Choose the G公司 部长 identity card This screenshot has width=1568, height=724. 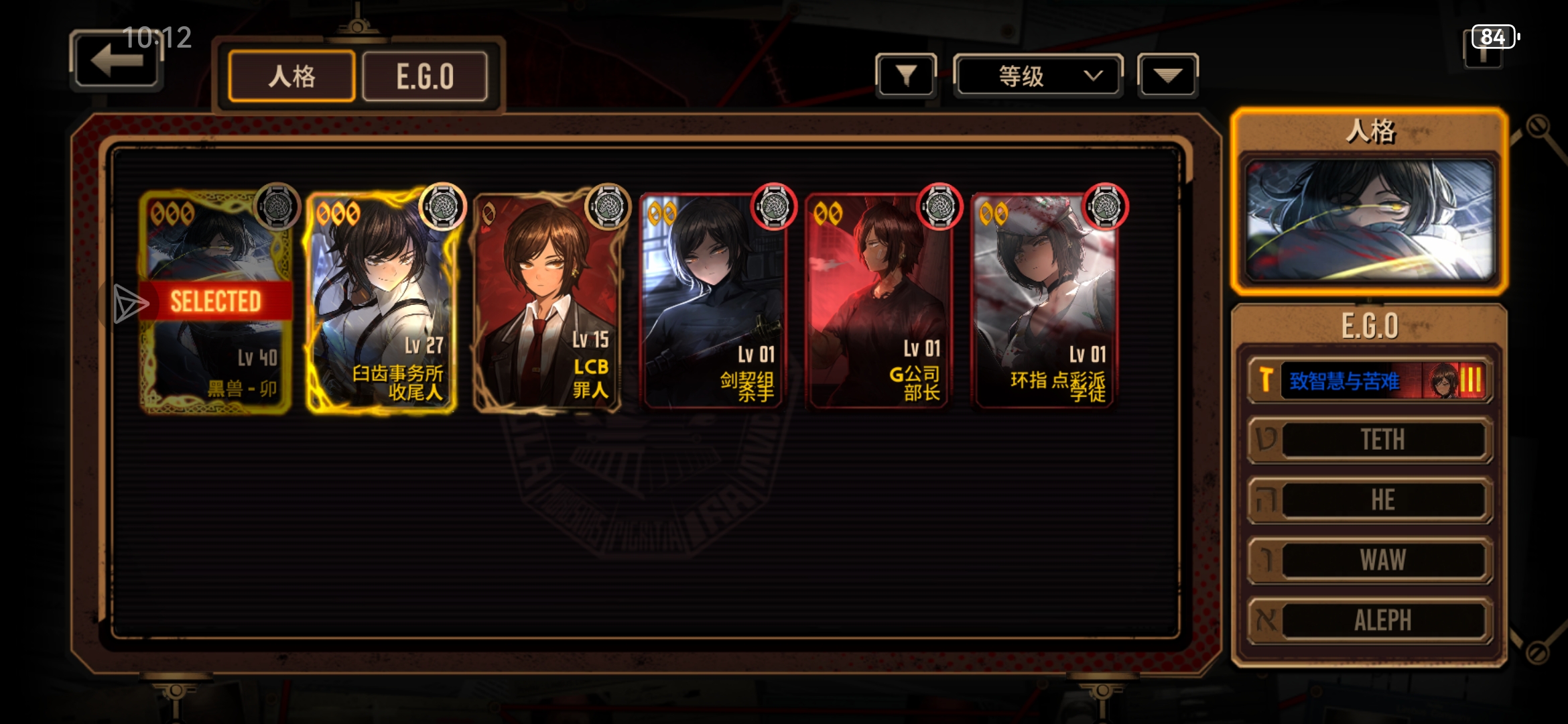(x=879, y=302)
